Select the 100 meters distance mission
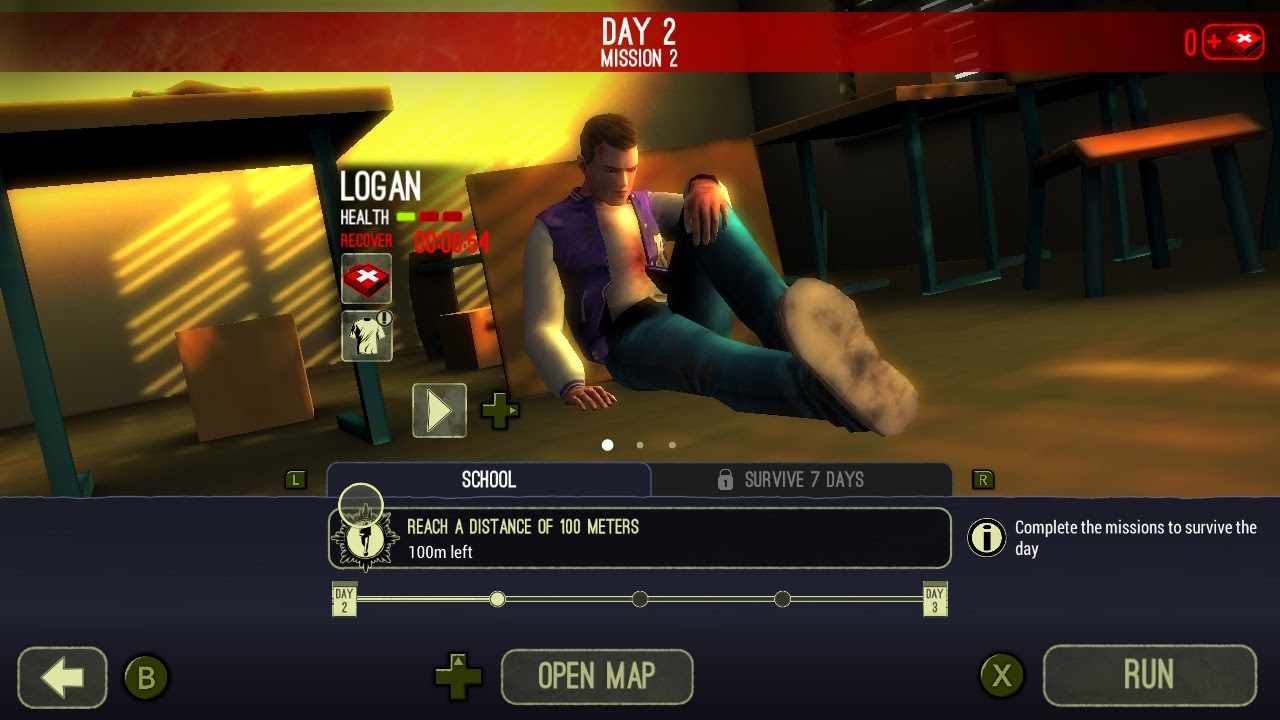Image resolution: width=1280 pixels, height=720 pixels. 640,539
